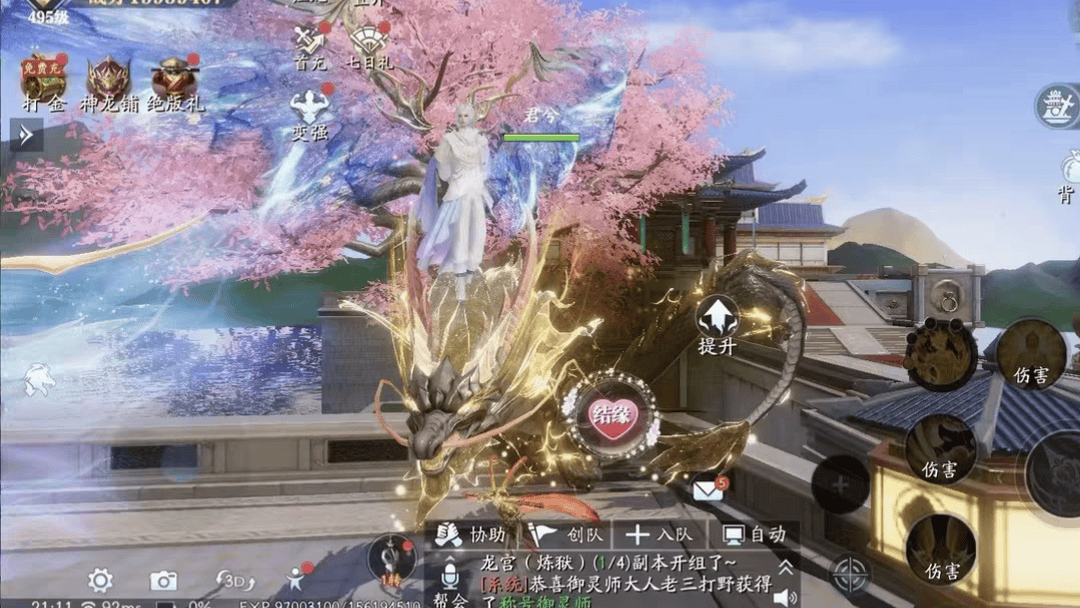Open the 七日礼 seven-day gift
The height and width of the screenshot is (608, 1080).
pyautogui.click(x=370, y=43)
